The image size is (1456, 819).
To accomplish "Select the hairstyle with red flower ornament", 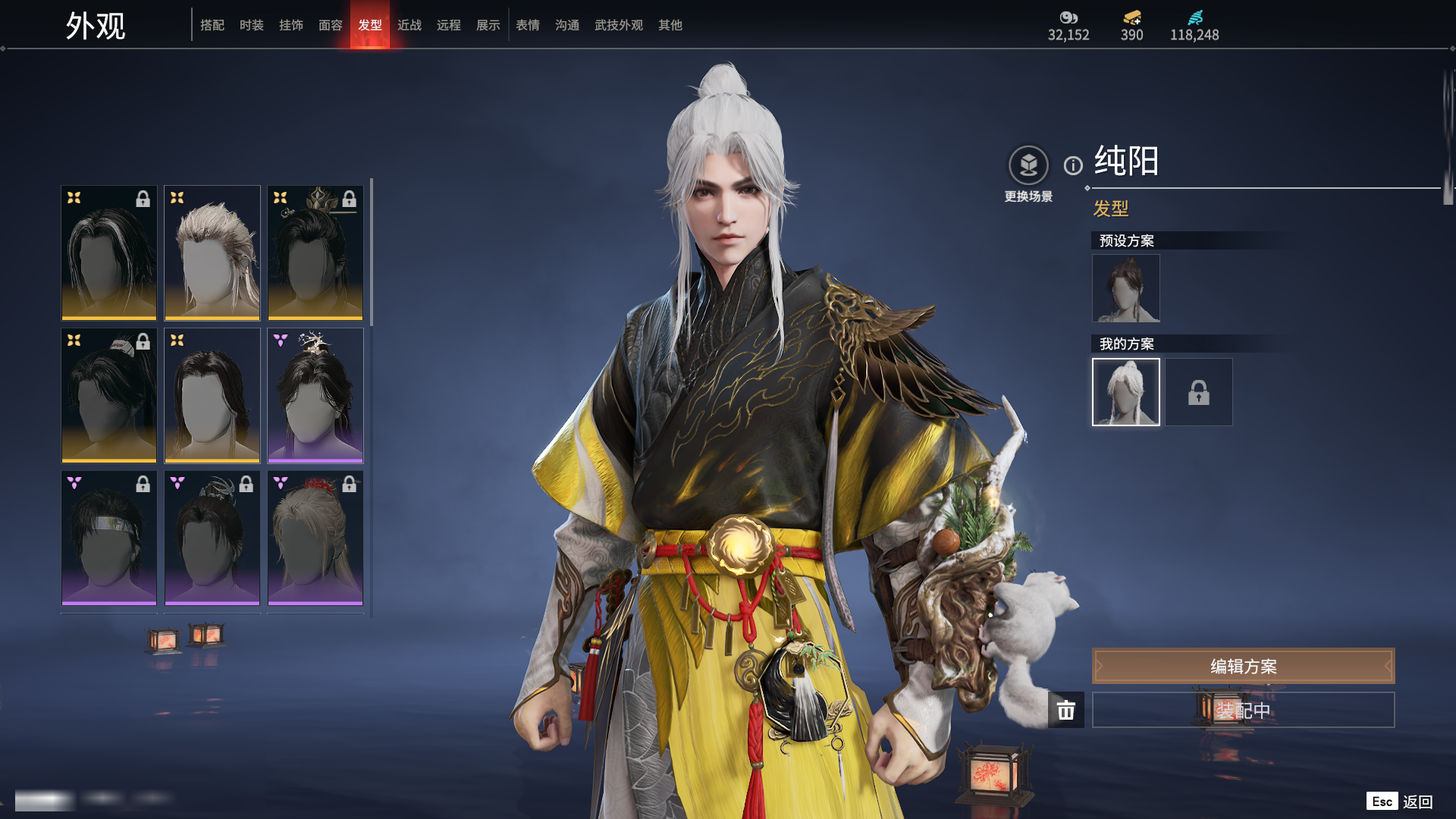I will (315, 538).
